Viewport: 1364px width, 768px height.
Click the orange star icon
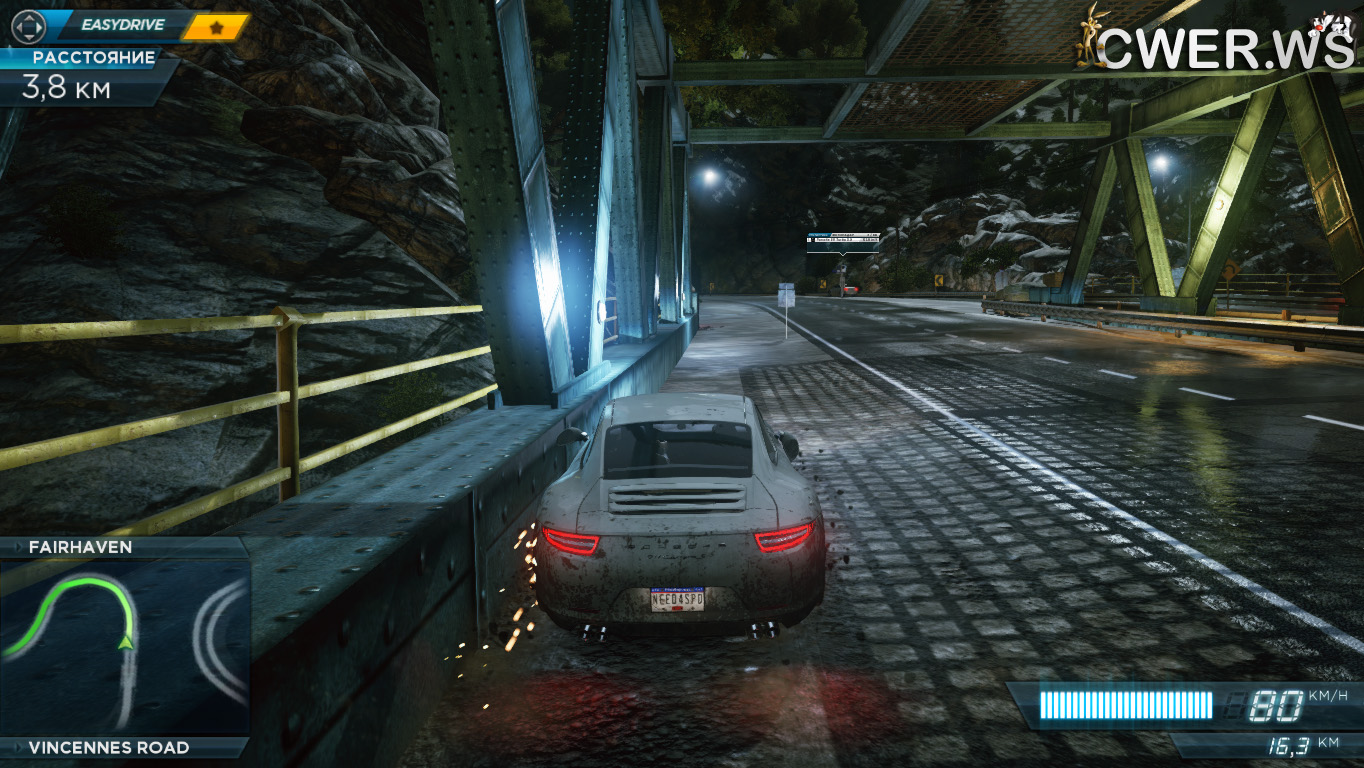(x=215, y=27)
